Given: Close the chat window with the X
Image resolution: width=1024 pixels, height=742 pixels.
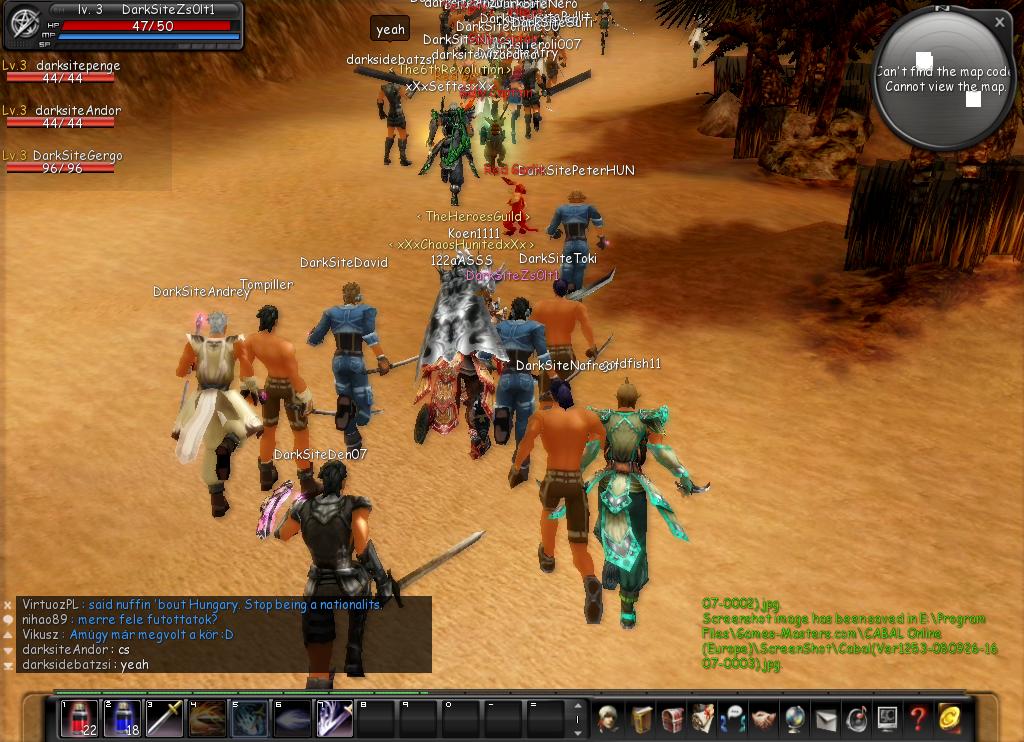Looking at the screenshot, I should [x=8, y=605].
